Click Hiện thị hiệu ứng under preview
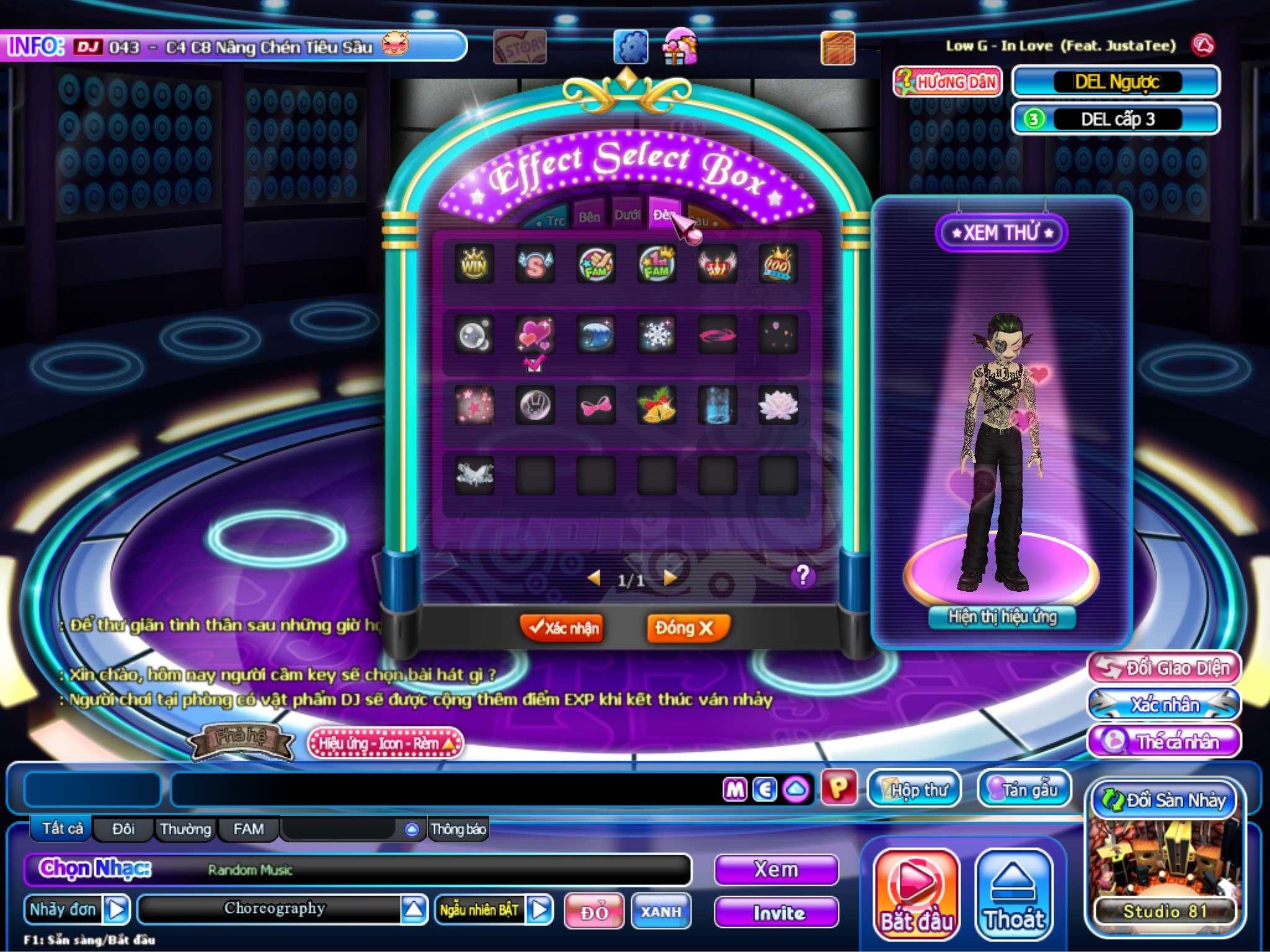This screenshot has height=952, width=1270. pyautogui.click(x=1002, y=617)
